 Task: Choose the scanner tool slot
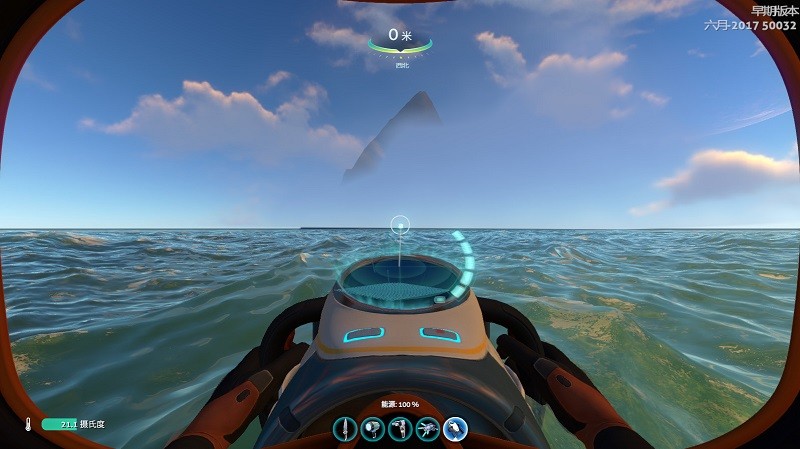[401, 430]
